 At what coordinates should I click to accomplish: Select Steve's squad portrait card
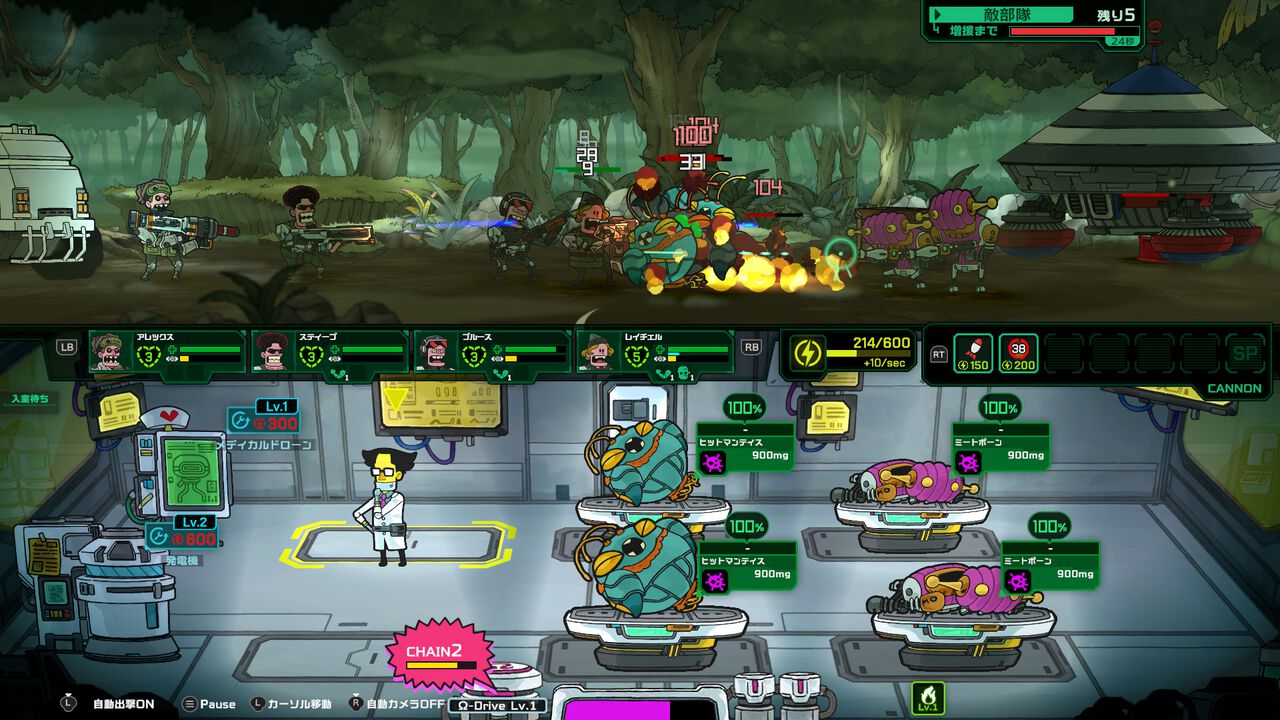pos(330,352)
